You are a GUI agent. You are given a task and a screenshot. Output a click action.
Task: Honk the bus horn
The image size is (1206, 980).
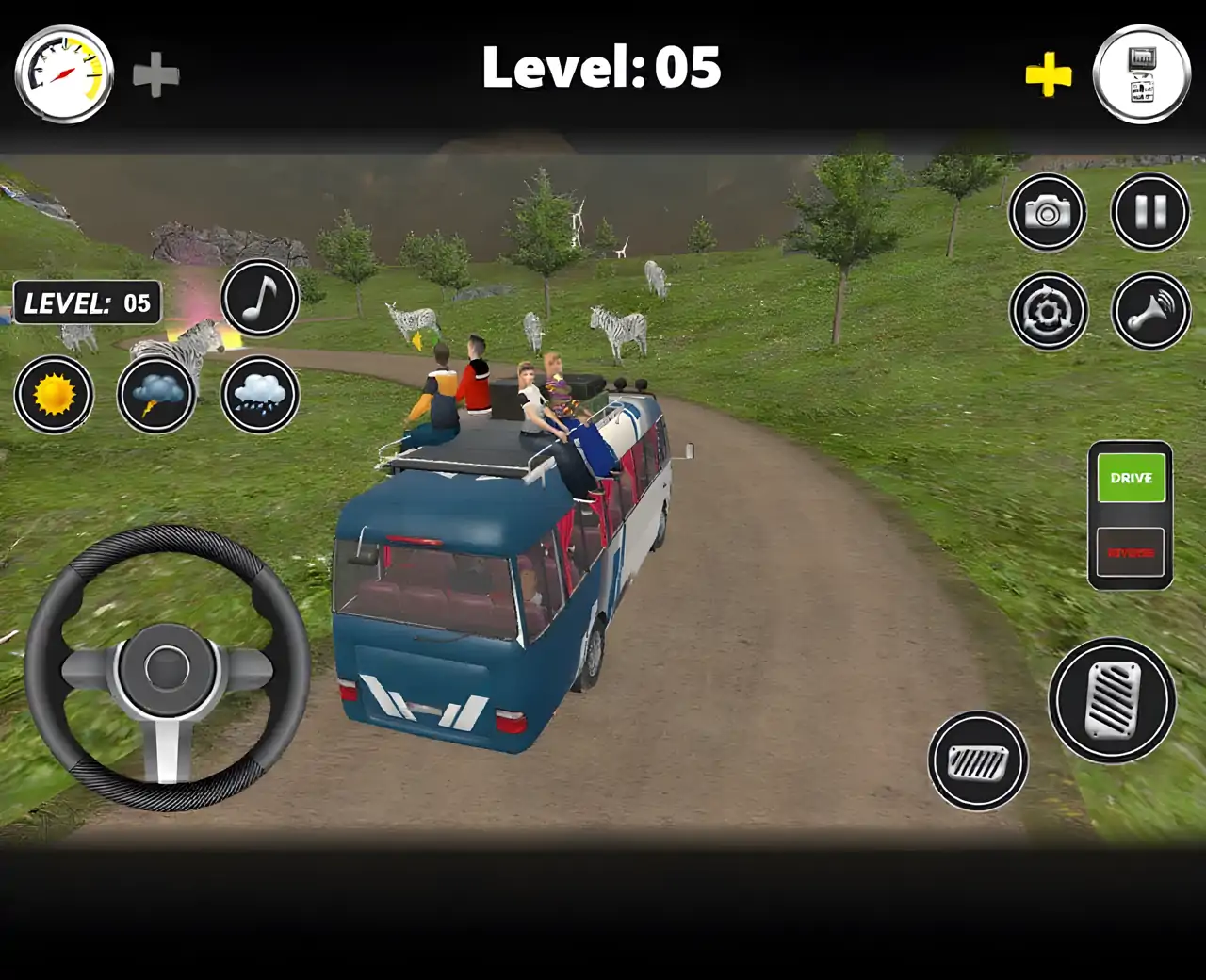tap(1150, 311)
